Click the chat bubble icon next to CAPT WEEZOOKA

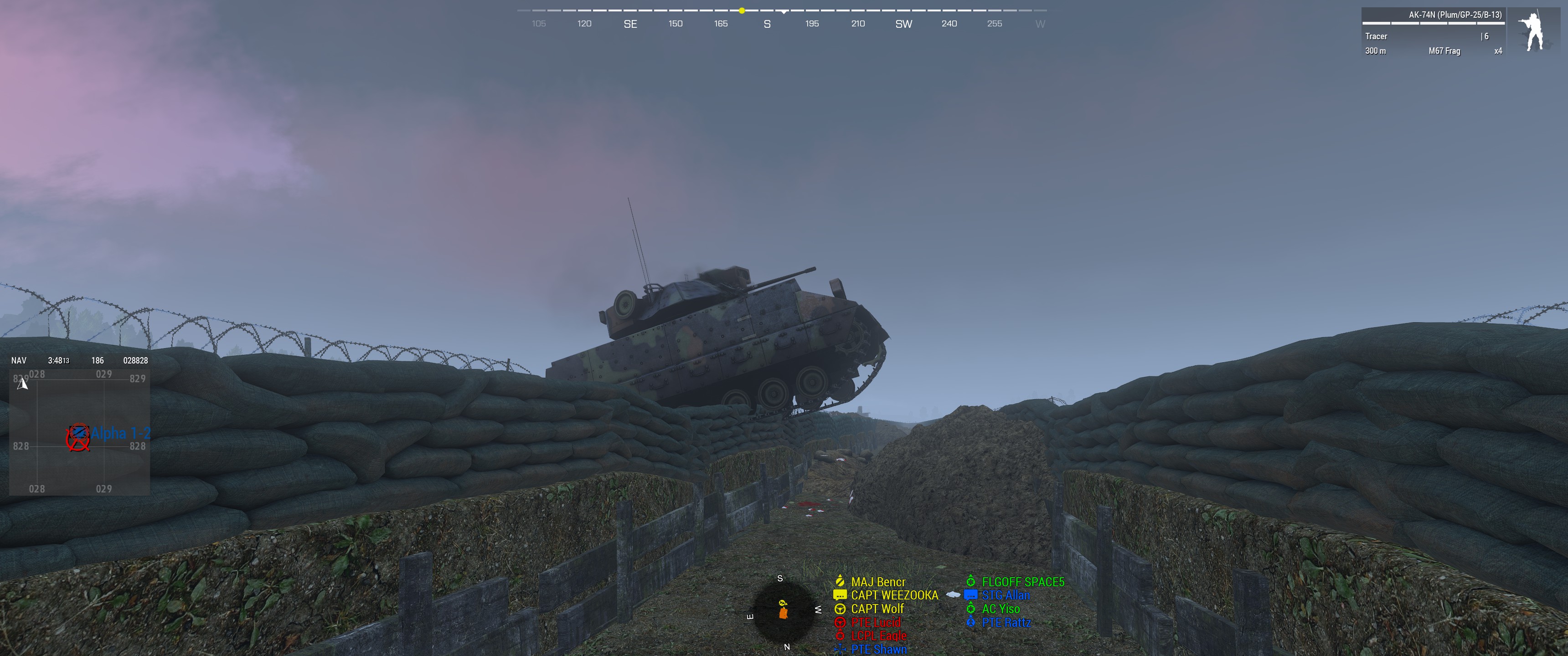tap(840, 595)
